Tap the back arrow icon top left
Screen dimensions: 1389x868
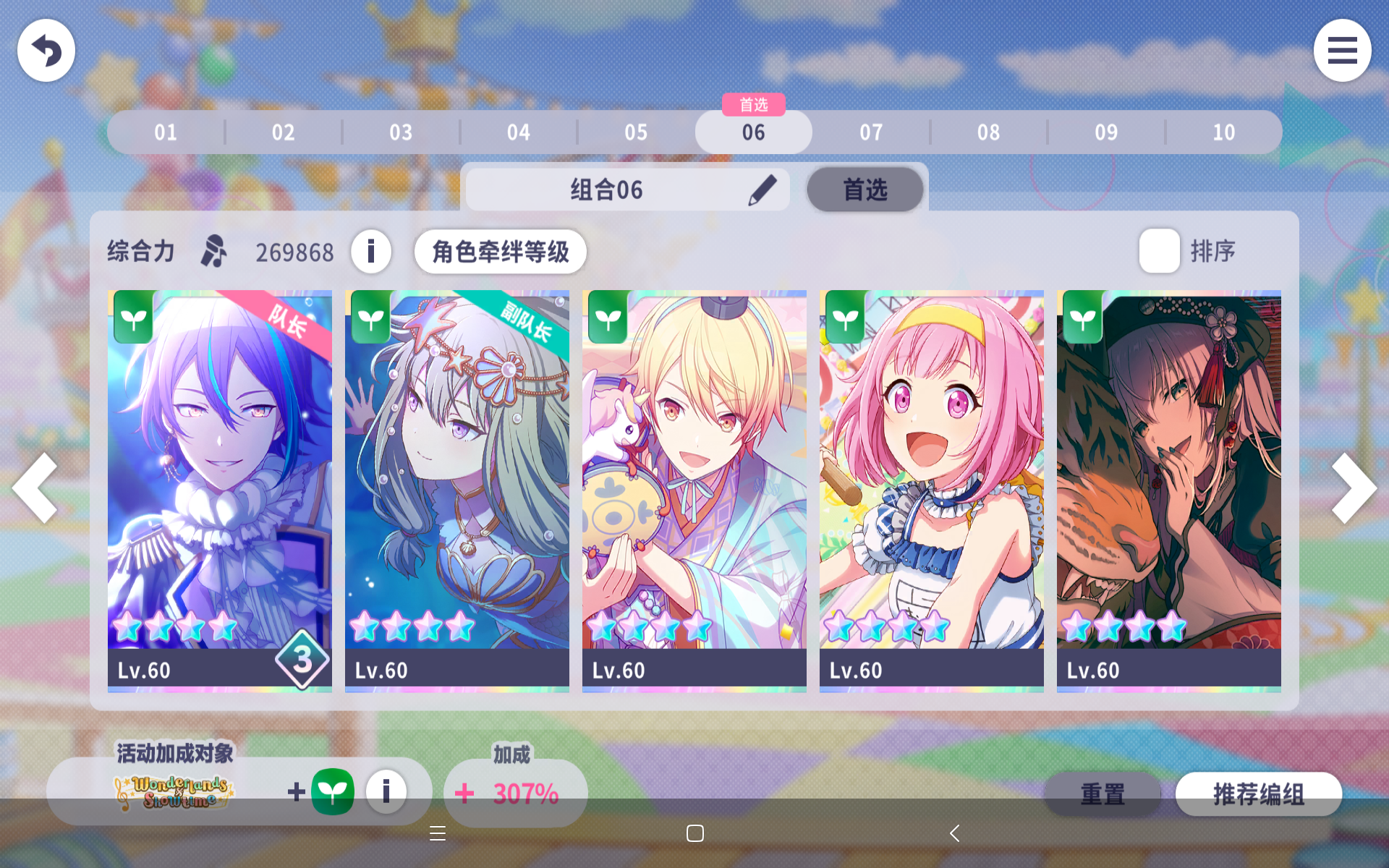[46, 50]
